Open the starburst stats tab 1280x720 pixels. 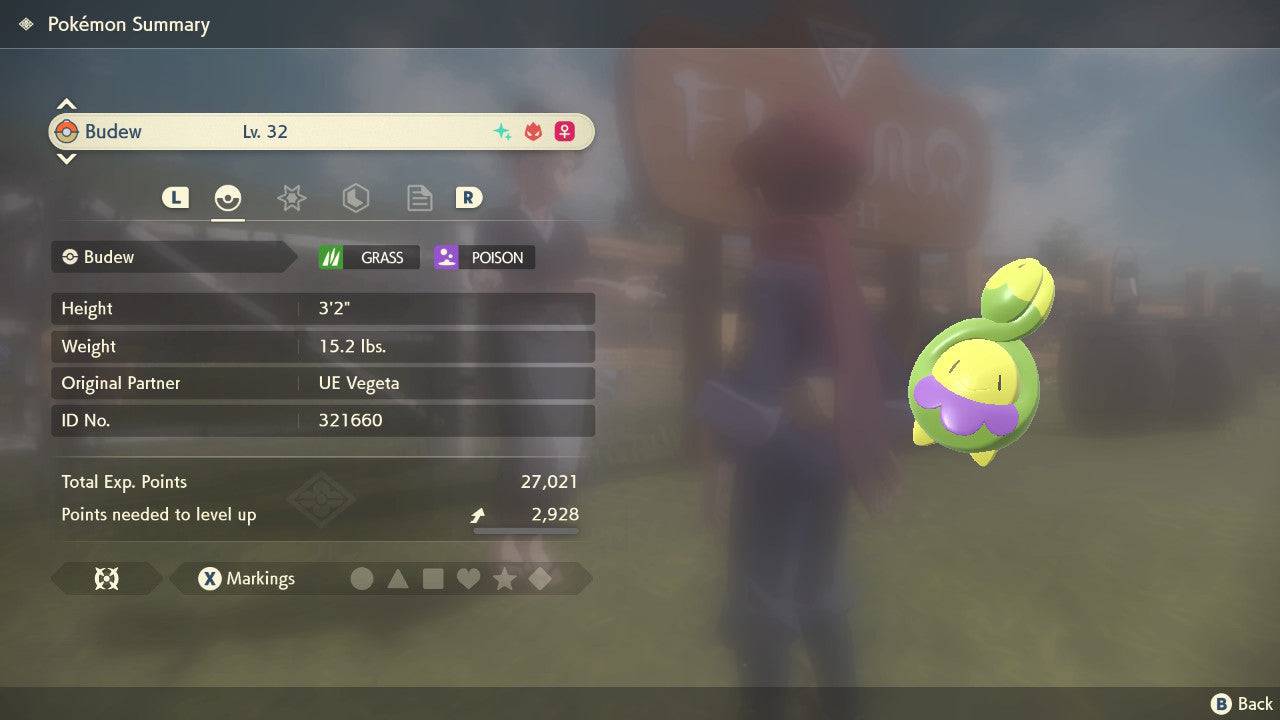[291, 198]
